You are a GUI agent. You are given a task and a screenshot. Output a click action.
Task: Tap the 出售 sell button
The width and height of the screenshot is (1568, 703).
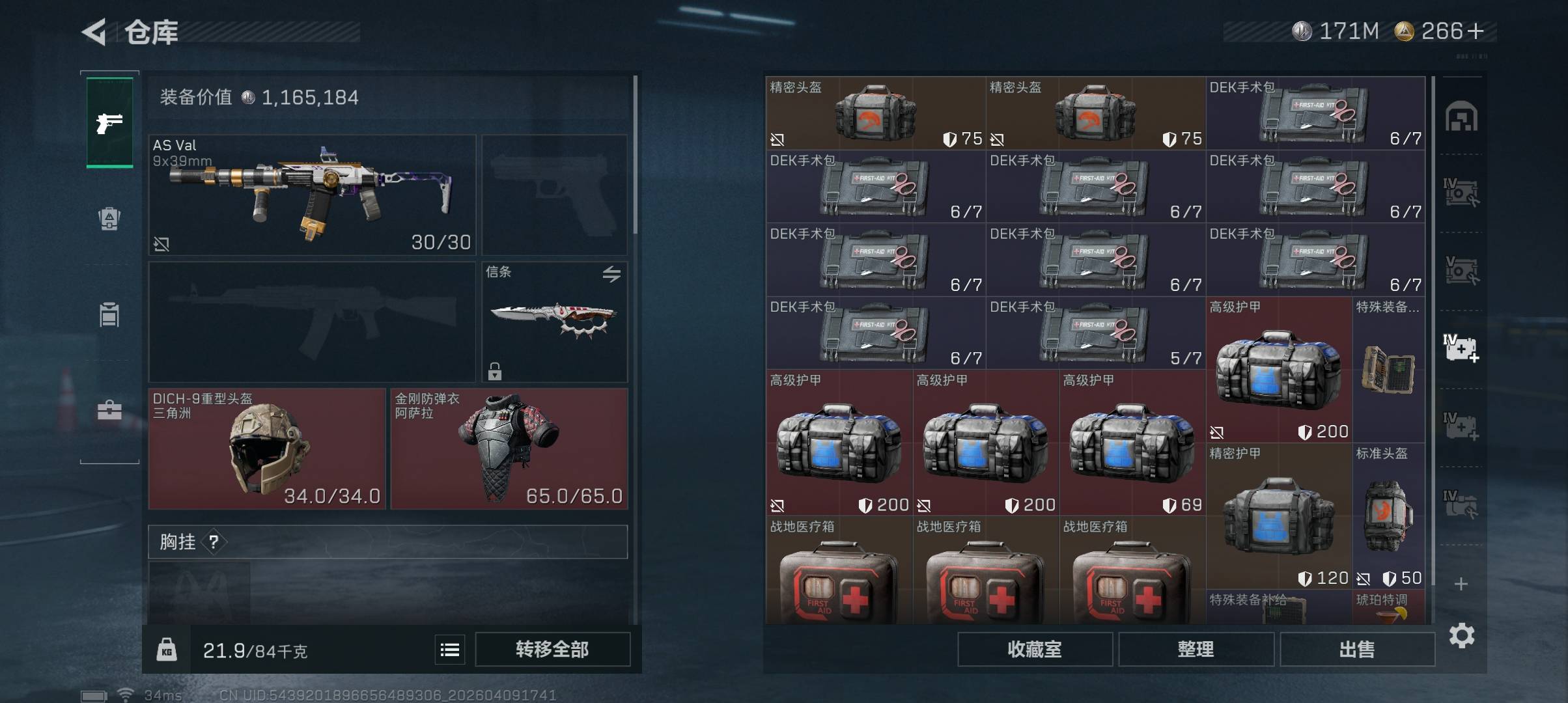coord(1357,649)
